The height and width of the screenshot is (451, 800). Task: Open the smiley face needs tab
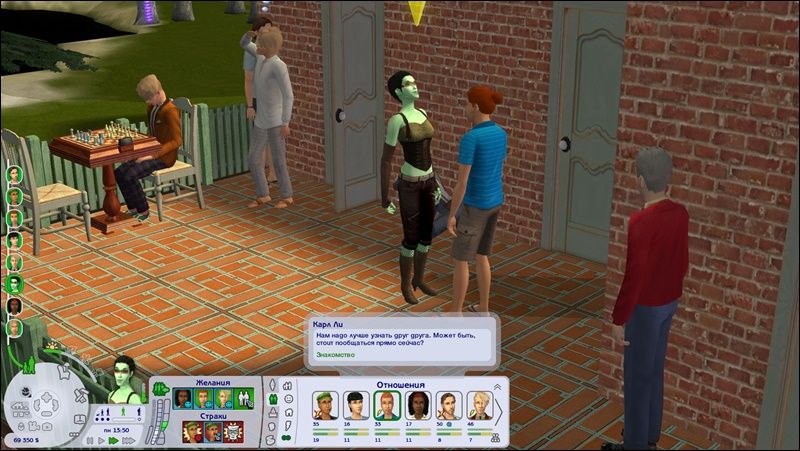pyautogui.click(x=290, y=398)
